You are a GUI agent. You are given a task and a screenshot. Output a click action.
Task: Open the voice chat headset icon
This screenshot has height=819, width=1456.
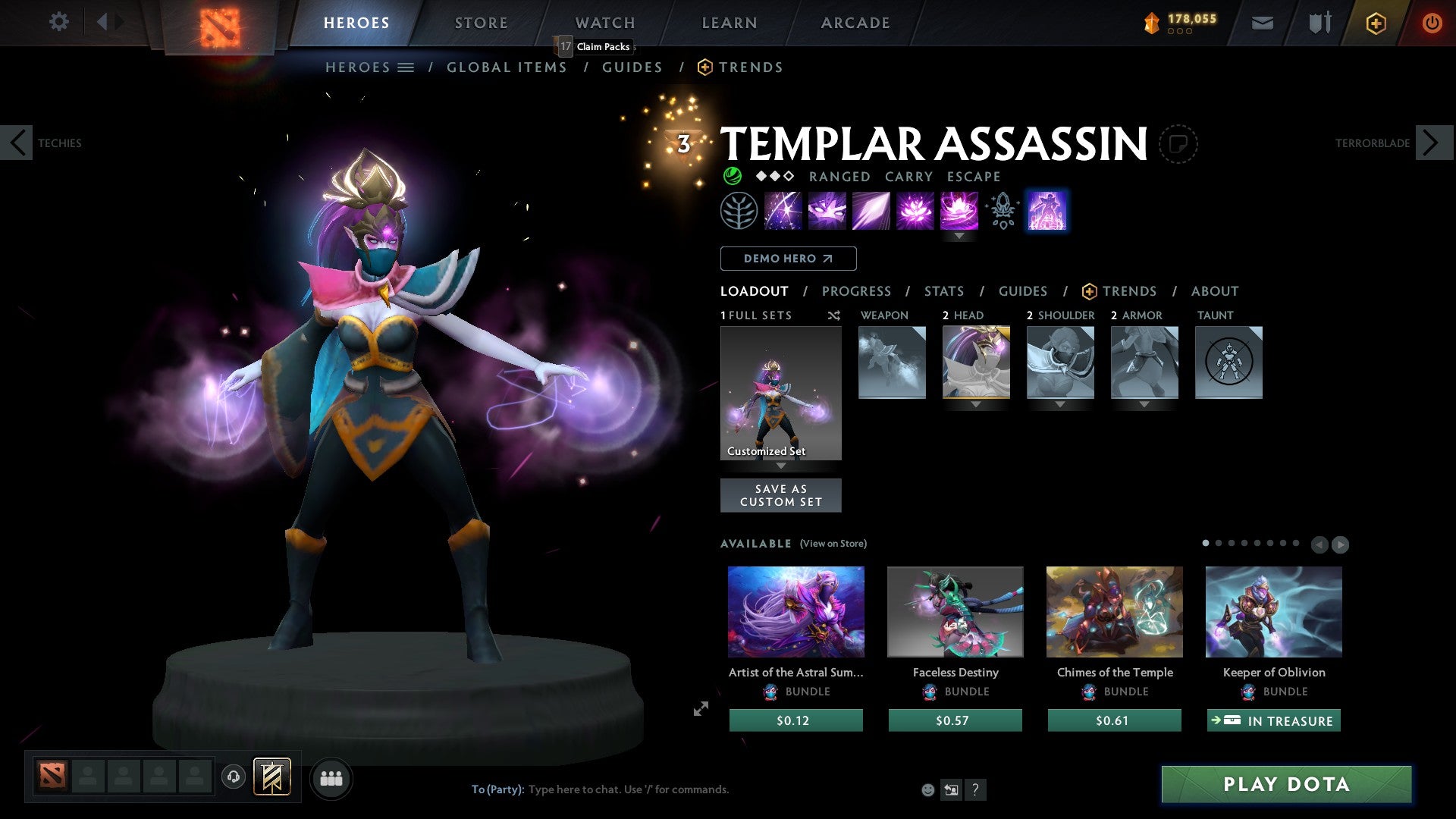tap(232, 777)
